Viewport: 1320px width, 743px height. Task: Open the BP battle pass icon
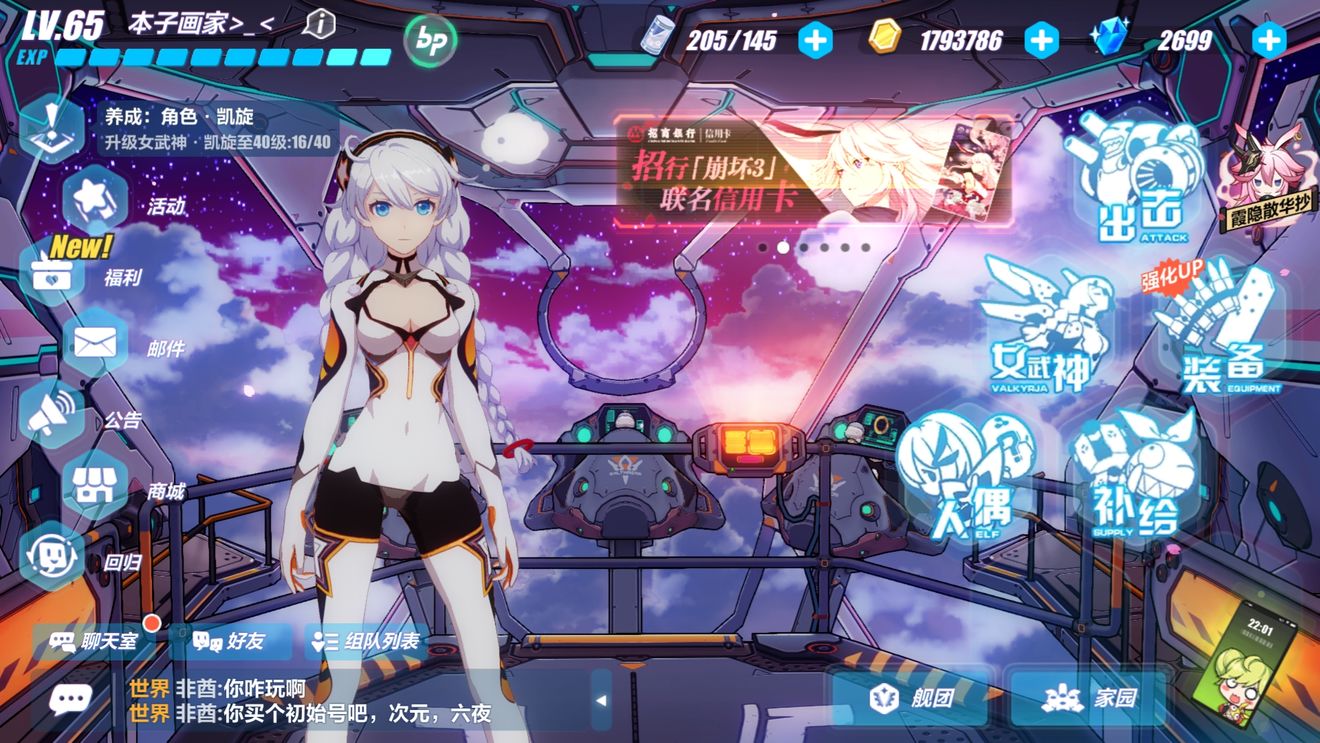click(x=430, y=41)
